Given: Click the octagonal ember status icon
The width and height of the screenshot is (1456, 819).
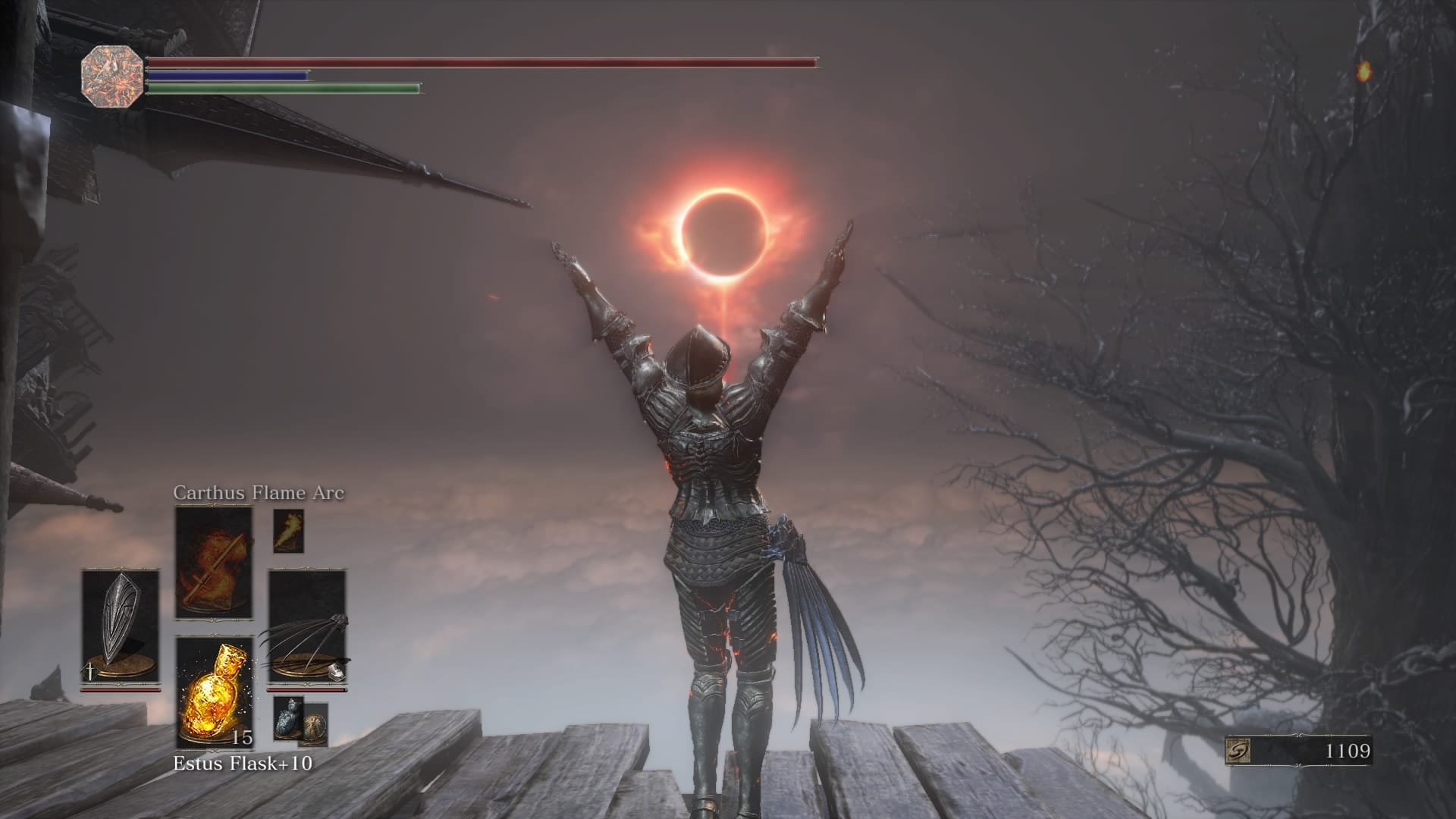Looking at the screenshot, I should (111, 77).
